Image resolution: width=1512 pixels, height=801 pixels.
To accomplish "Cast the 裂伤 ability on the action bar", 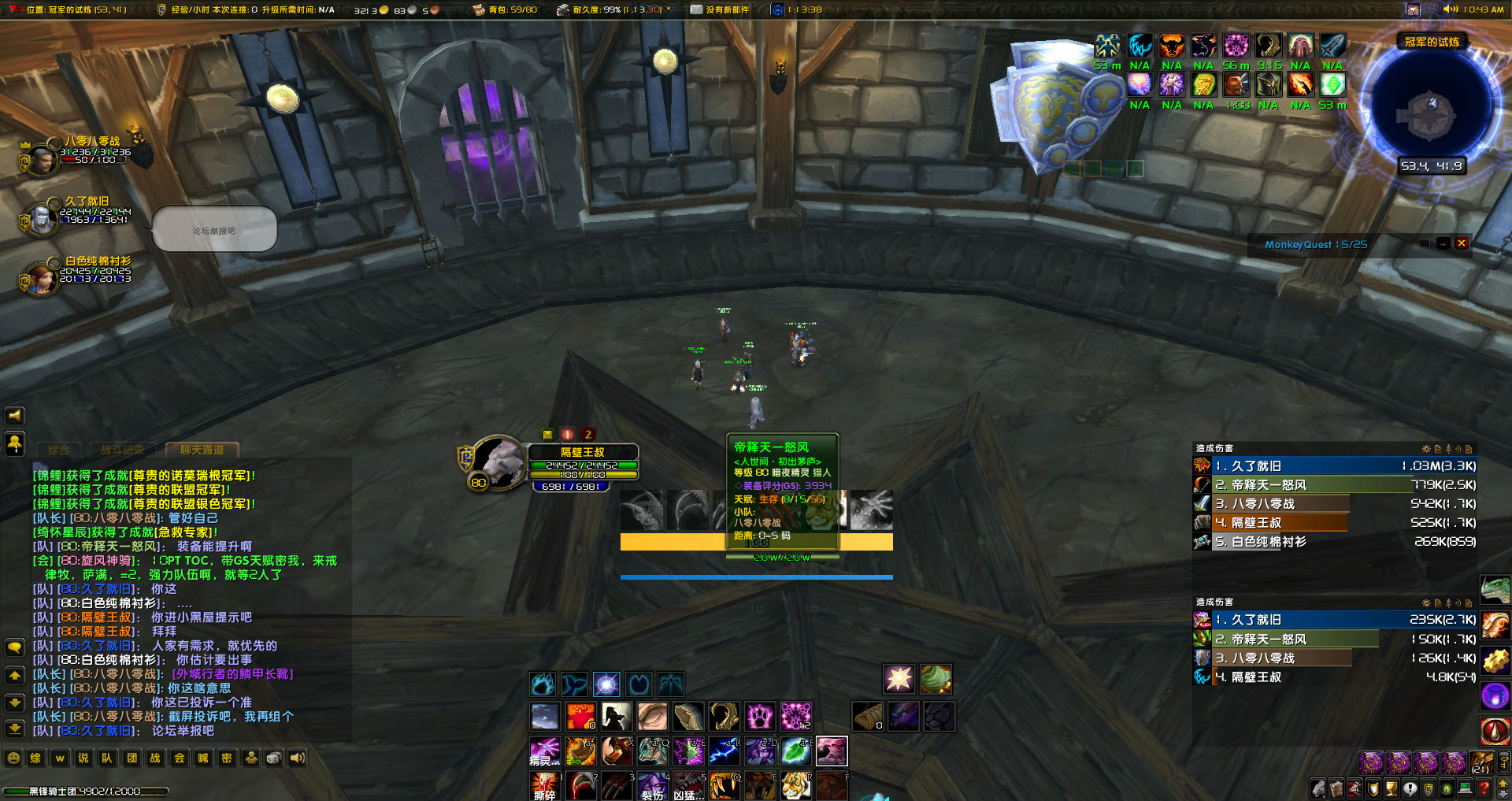I will coord(652,786).
